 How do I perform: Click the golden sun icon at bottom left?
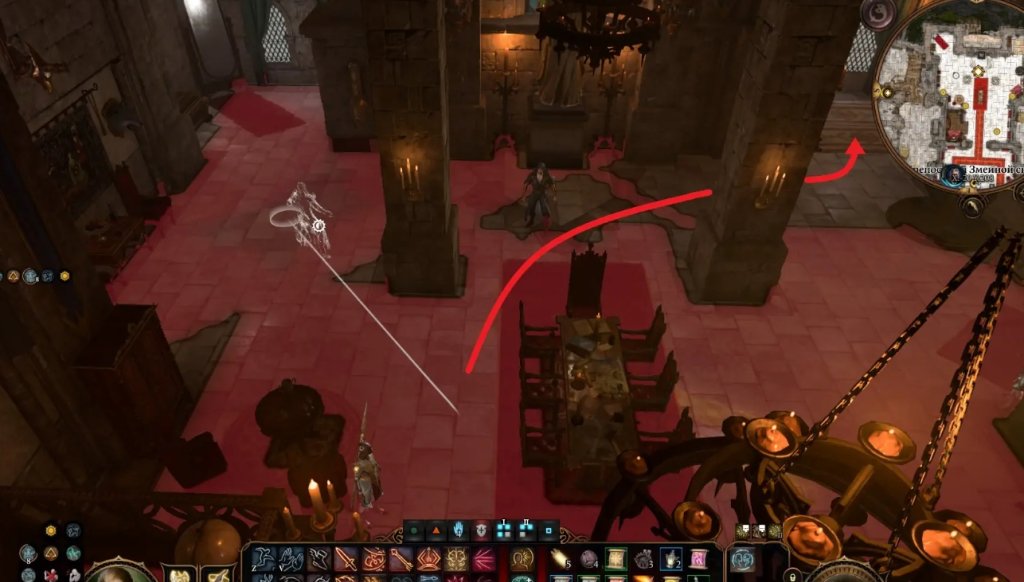tap(51, 530)
